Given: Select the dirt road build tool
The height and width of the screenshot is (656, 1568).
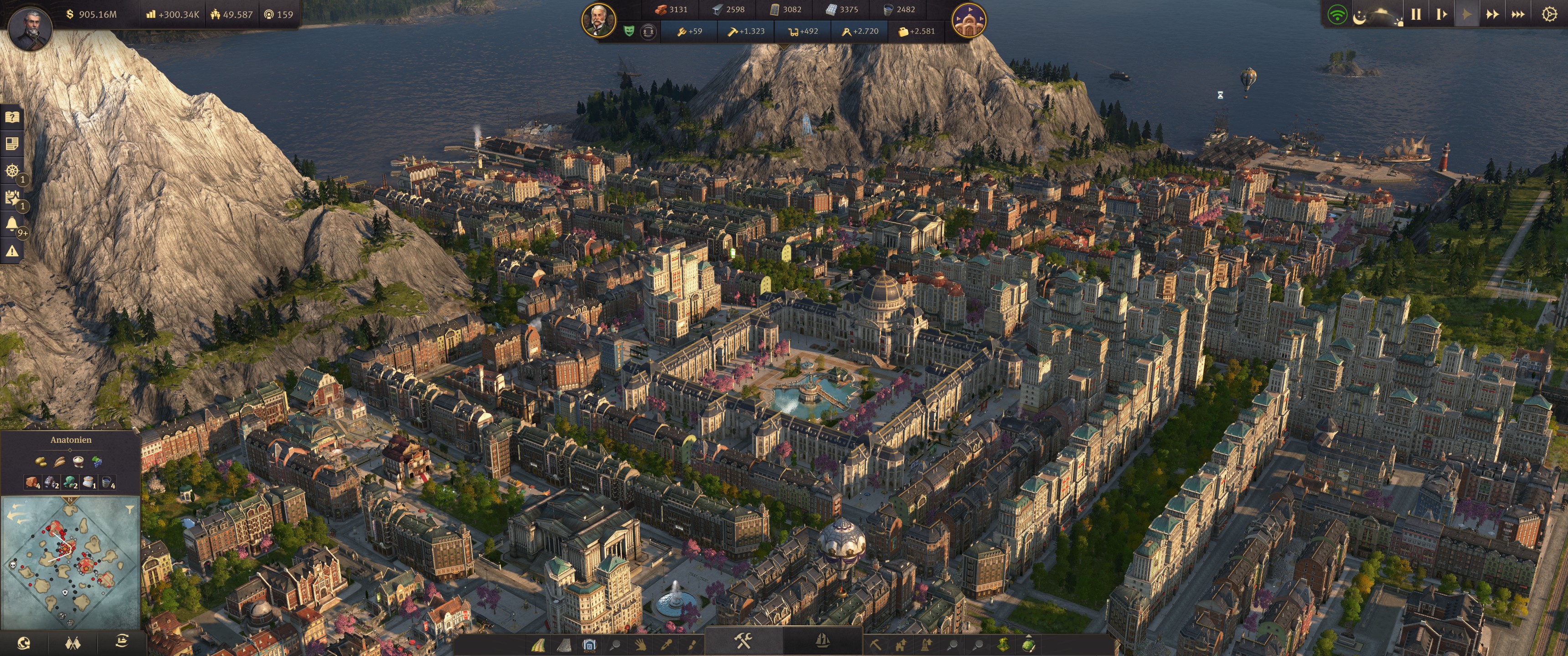Looking at the screenshot, I should (x=539, y=645).
